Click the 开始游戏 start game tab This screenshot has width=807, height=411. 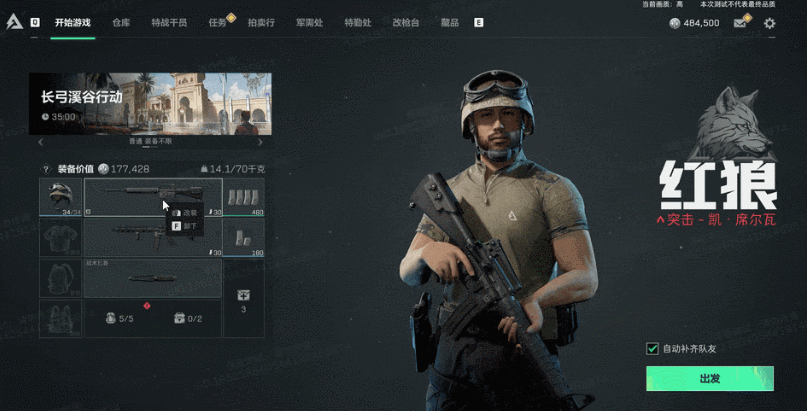73,22
